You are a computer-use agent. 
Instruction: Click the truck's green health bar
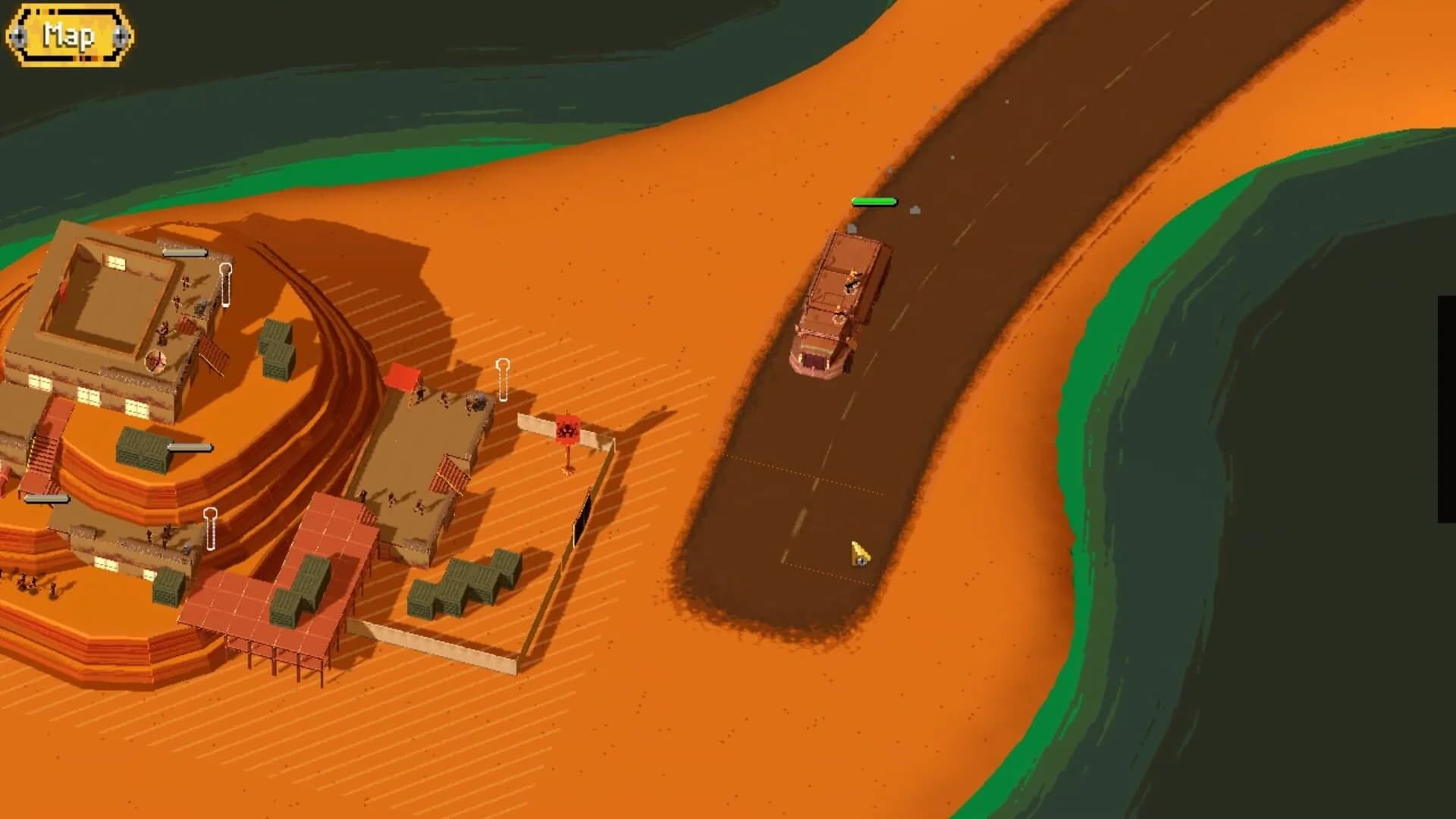point(872,201)
